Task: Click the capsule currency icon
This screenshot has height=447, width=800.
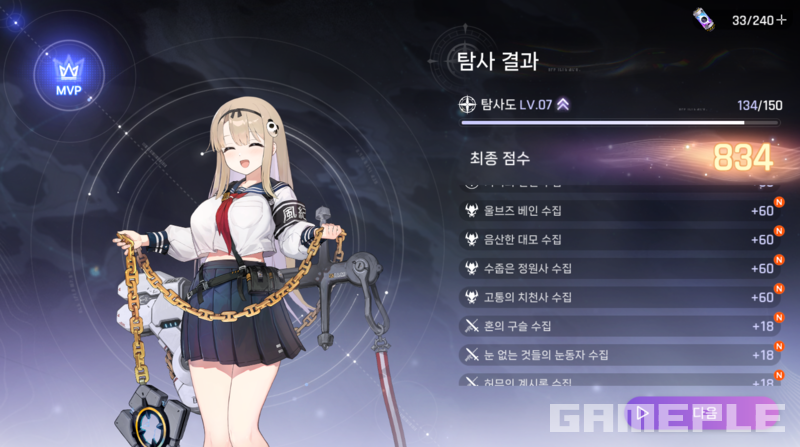Action: pyautogui.click(x=704, y=18)
